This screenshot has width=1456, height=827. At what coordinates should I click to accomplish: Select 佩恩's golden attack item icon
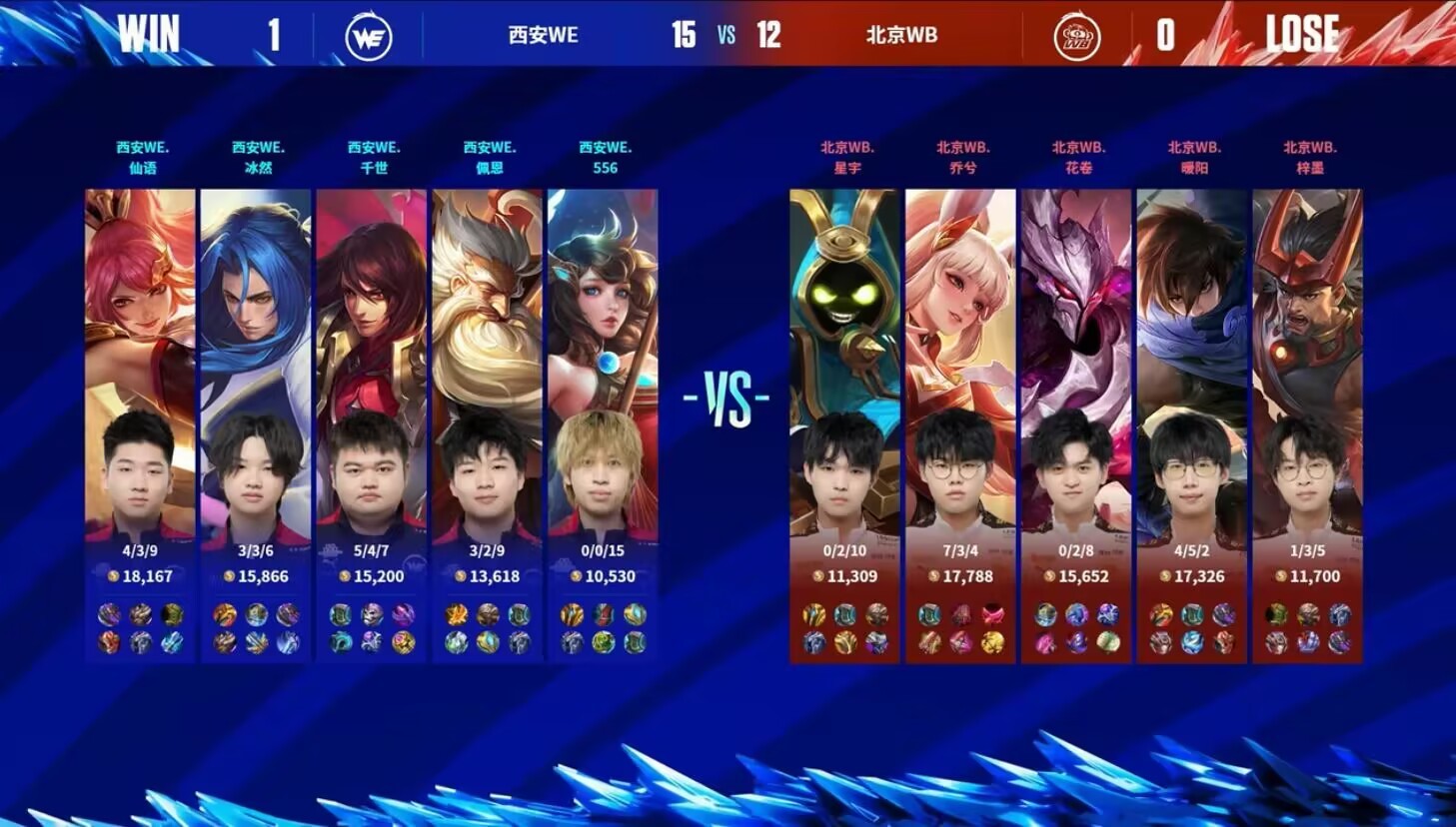click(x=456, y=613)
